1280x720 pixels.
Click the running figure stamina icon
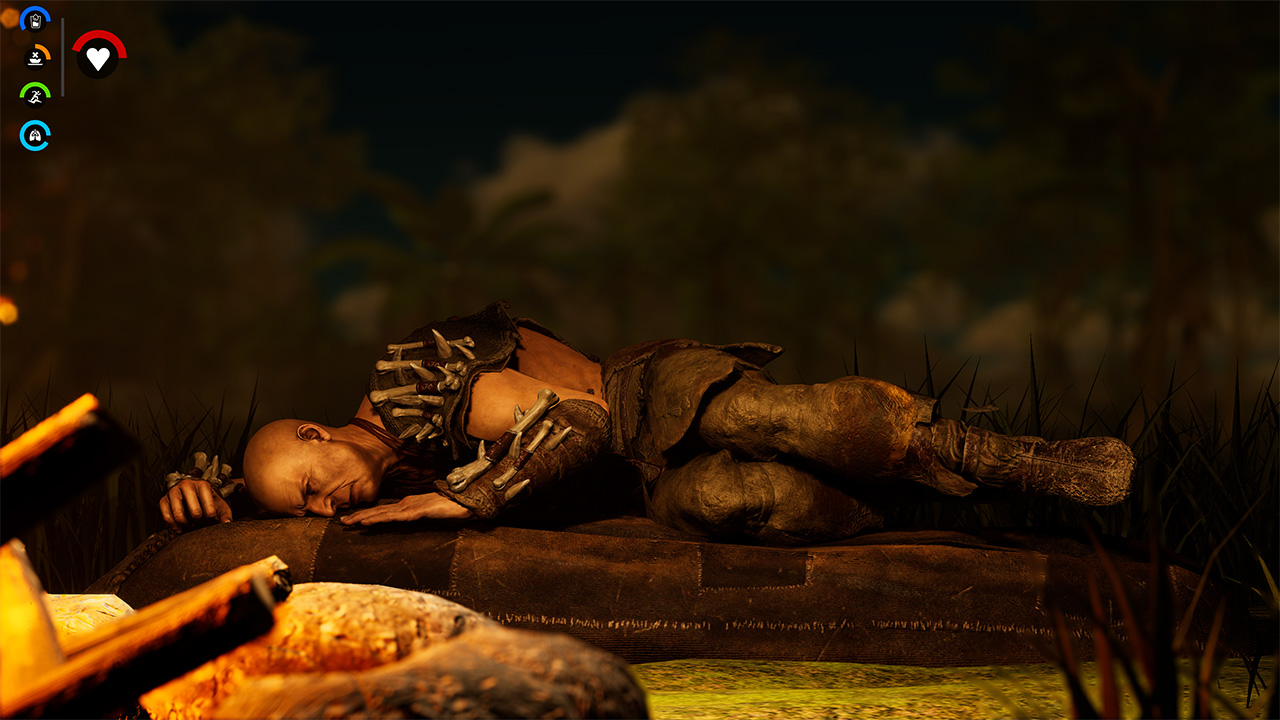[35, 96]
